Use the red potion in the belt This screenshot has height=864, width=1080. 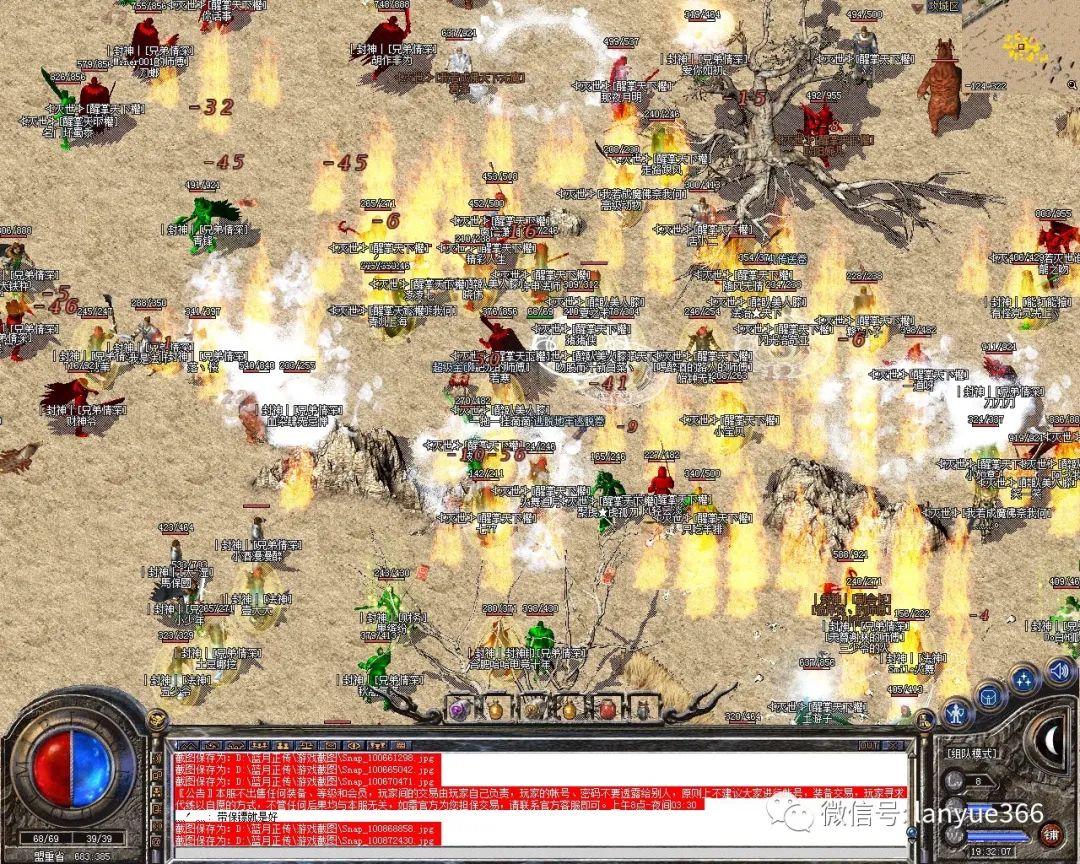[607, 709]
